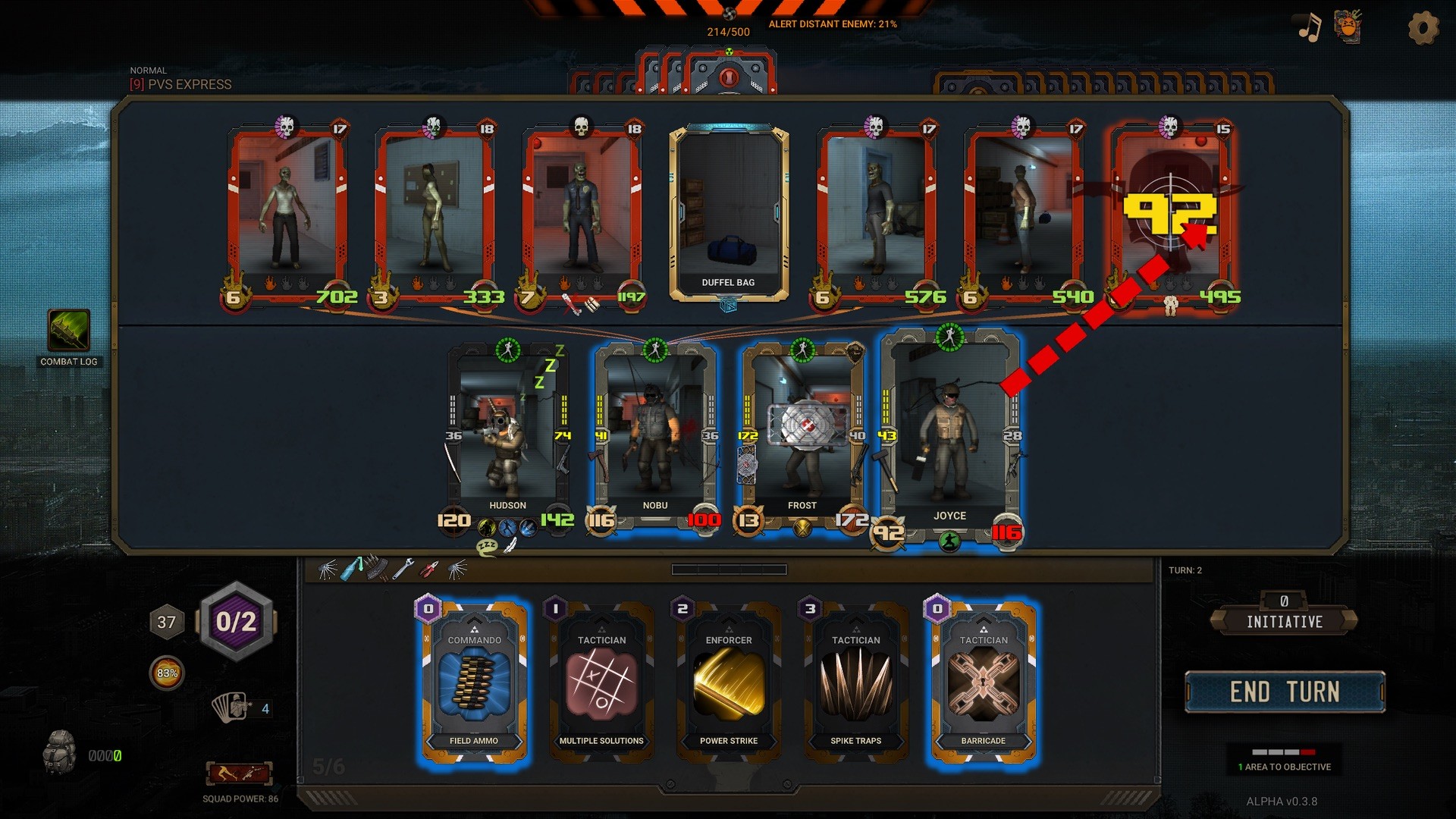Expand the Barricade card name plate
The image size is (1456, 819).
pyautogui.click(x=984, y=740)
